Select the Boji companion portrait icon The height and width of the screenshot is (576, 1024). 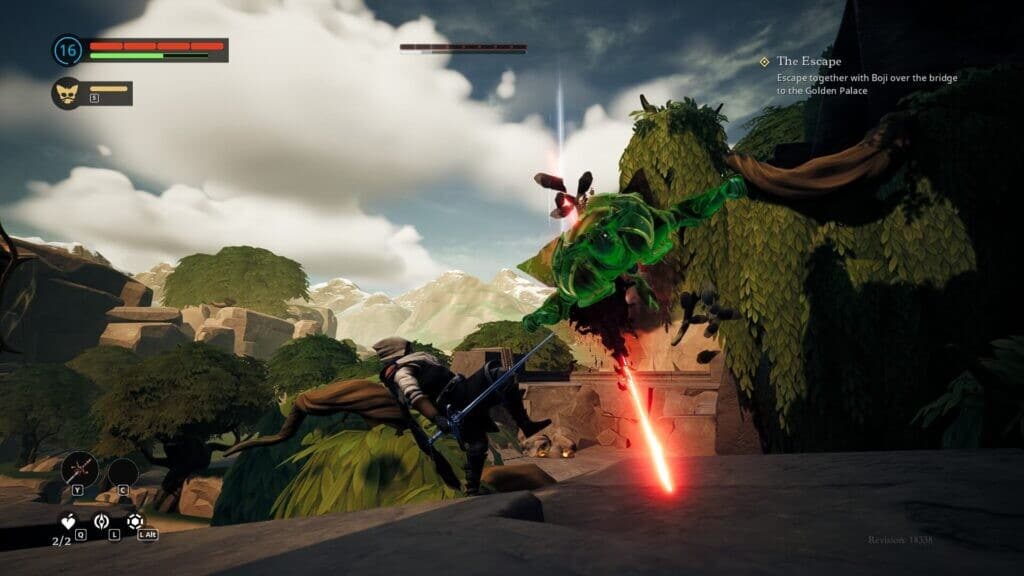[x=66, y=93]
